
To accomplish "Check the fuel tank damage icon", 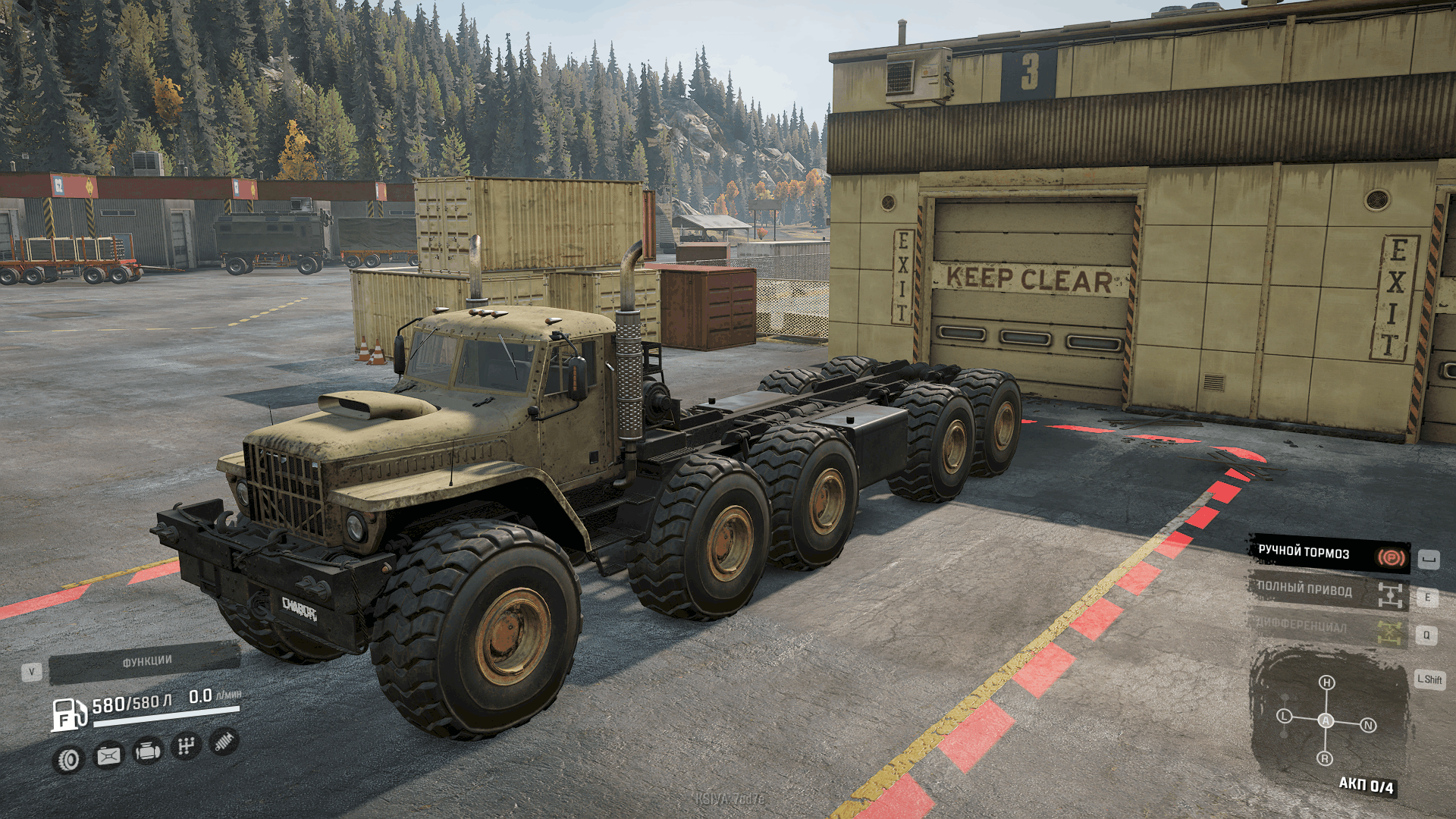I will point(108,755).
